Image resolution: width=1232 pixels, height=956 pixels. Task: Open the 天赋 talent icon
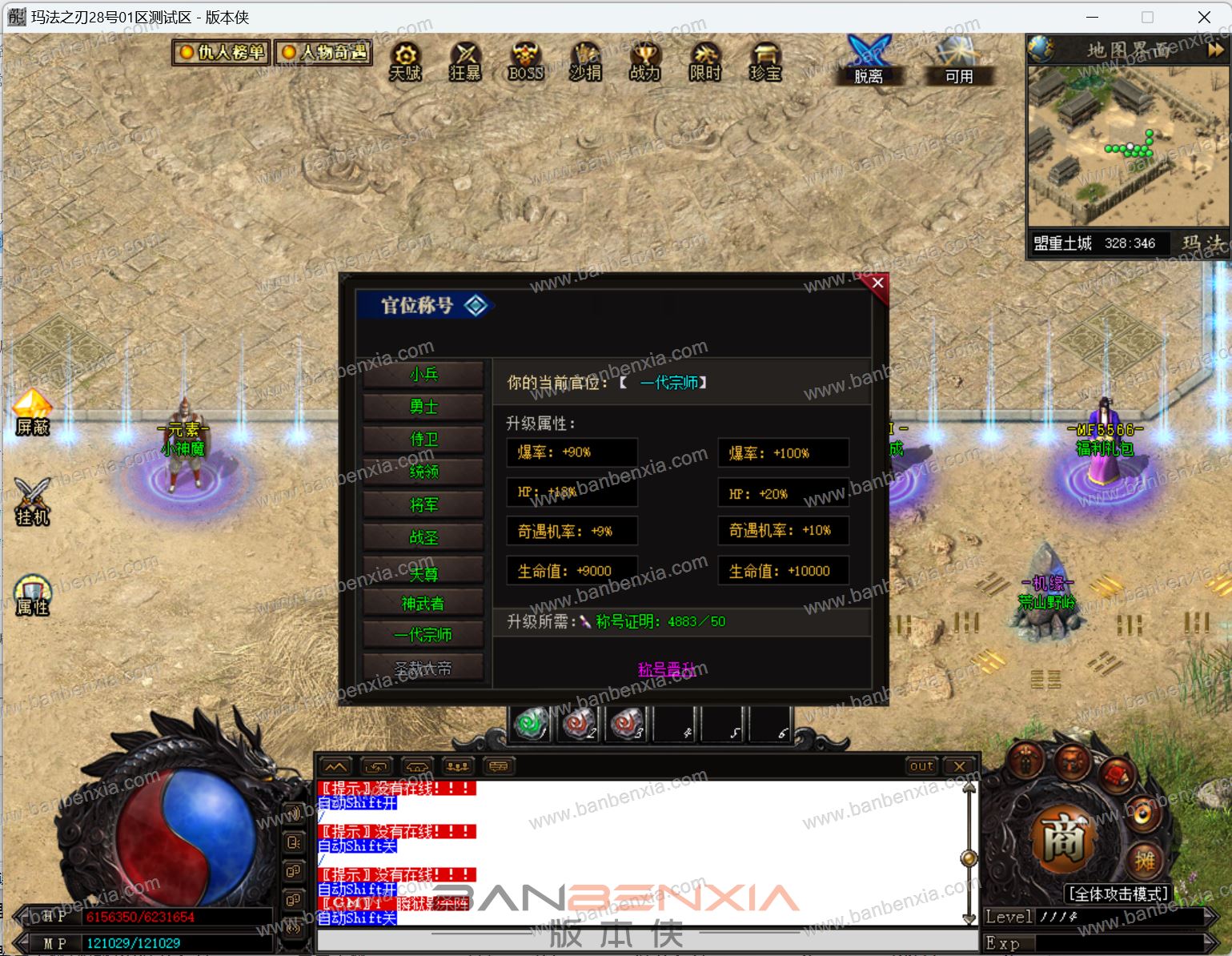pyautogui.click(x=405, y=62)
